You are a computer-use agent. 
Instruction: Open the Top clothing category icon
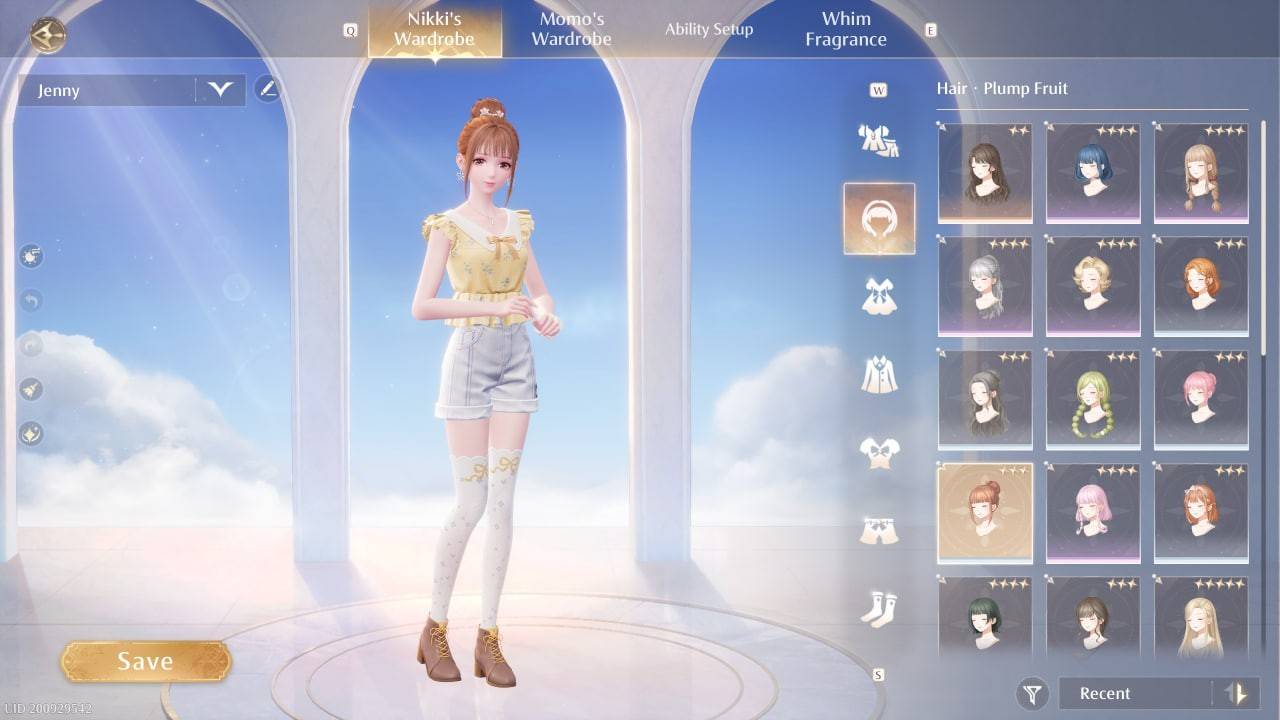[x=878, y=450]
